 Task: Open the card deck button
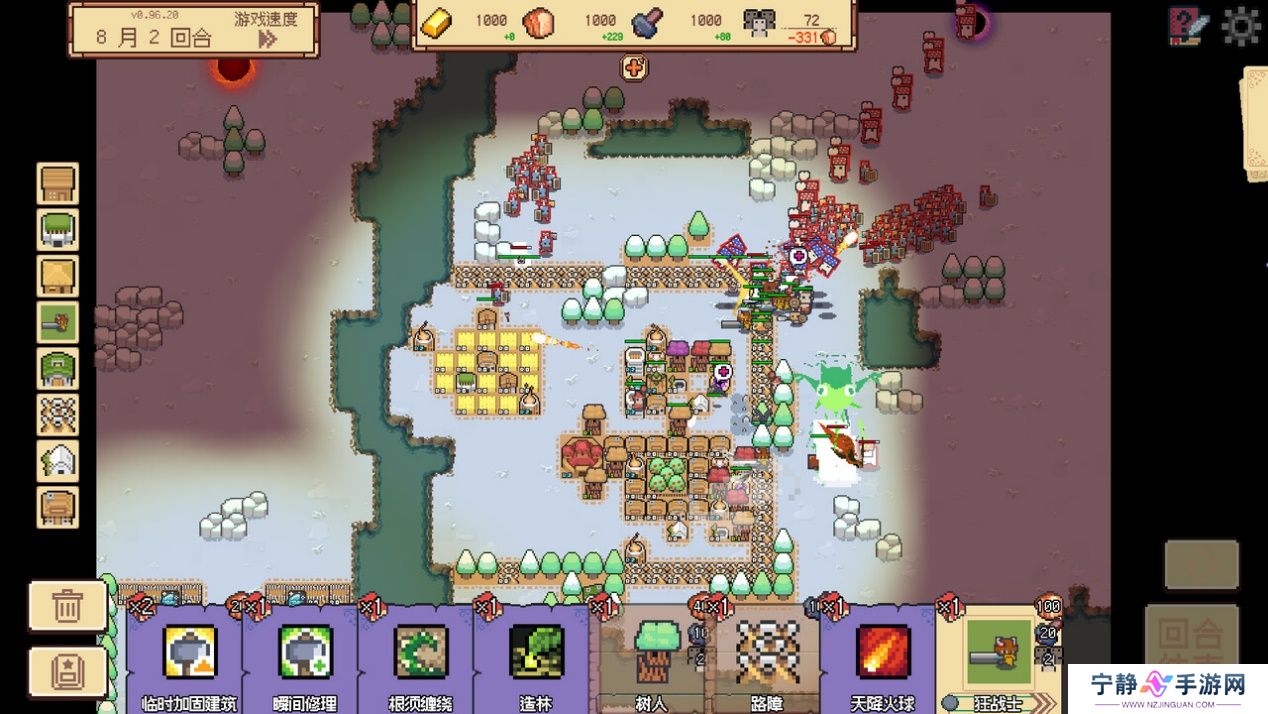tap(67, 672)
